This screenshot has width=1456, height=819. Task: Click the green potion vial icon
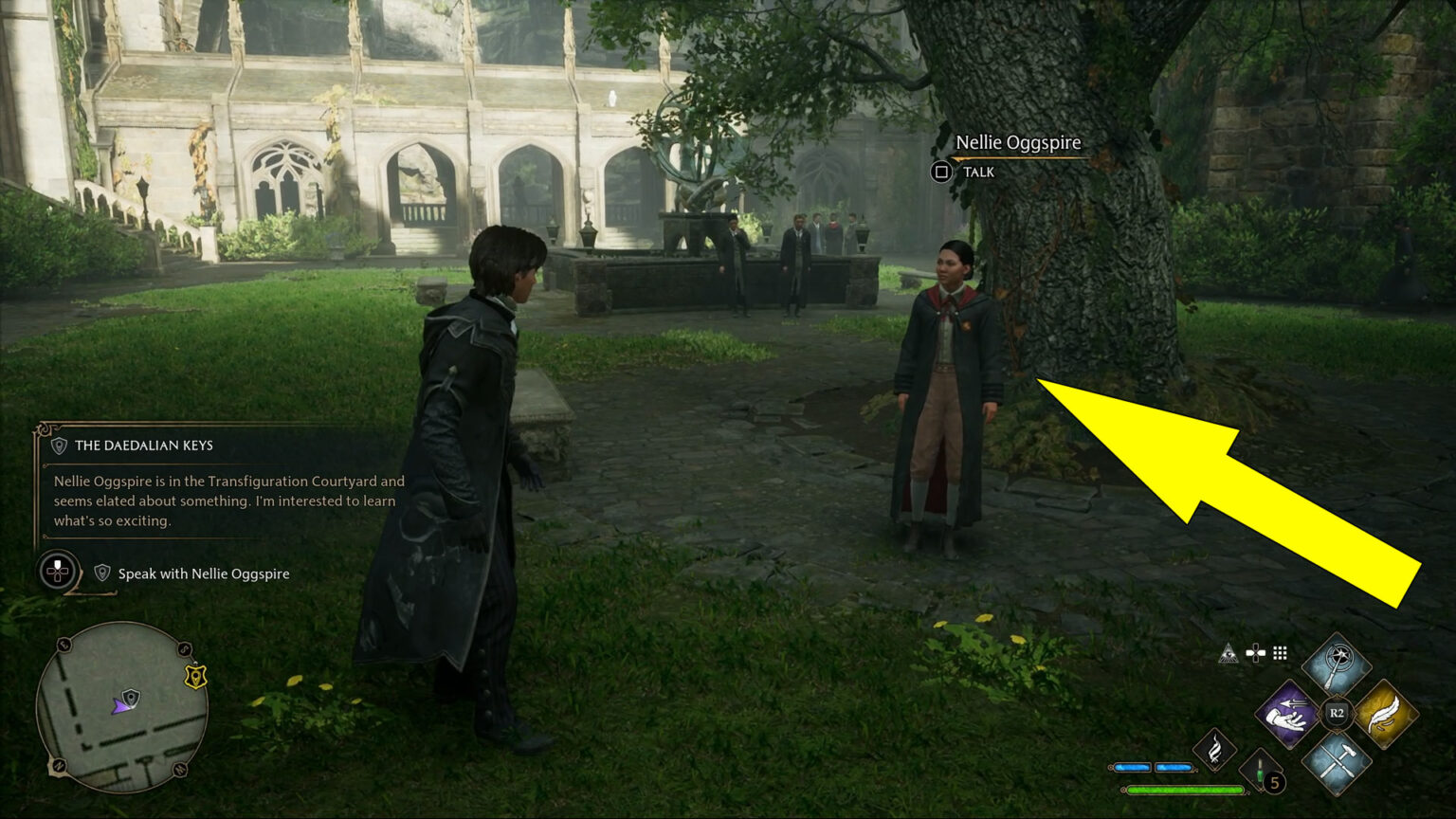pos(1260,772)
